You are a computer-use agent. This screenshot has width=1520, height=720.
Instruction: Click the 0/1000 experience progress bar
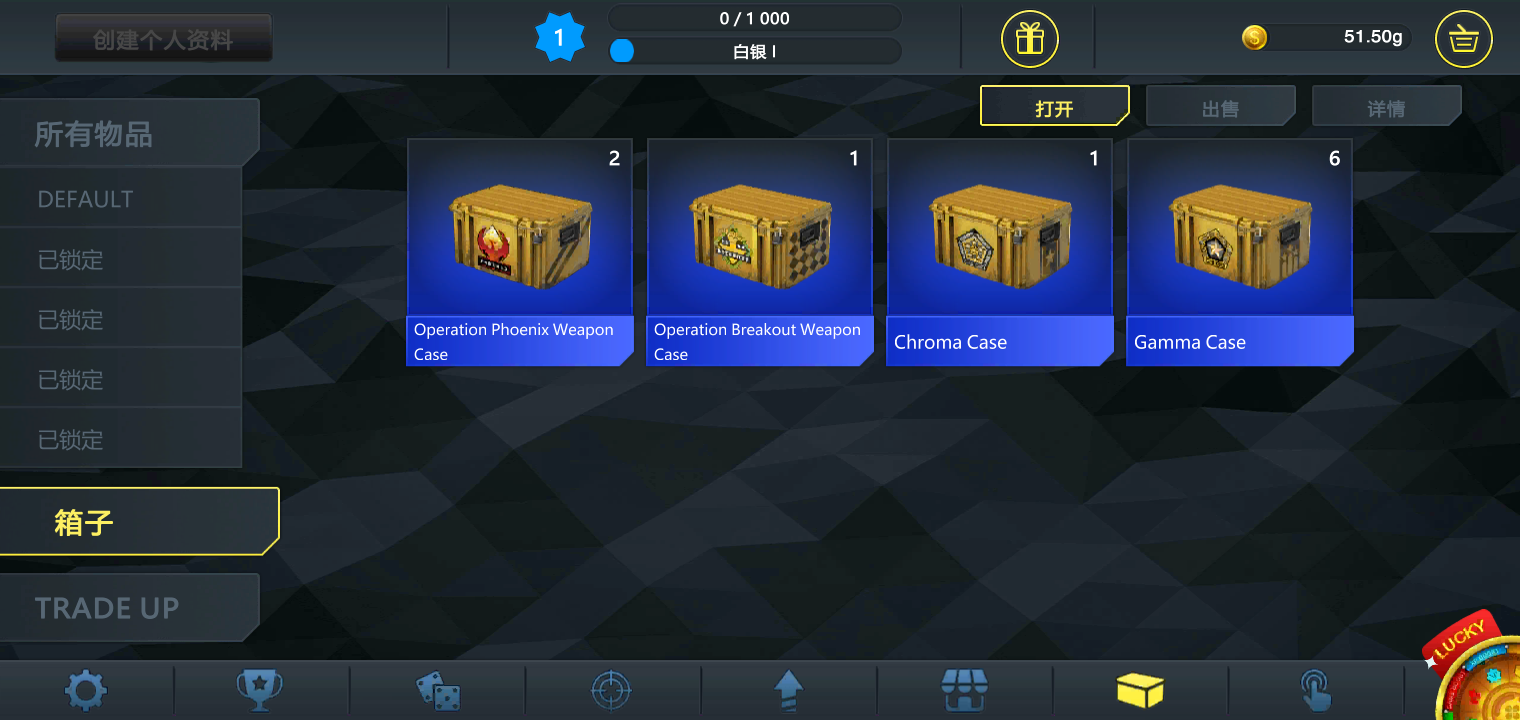754,17
